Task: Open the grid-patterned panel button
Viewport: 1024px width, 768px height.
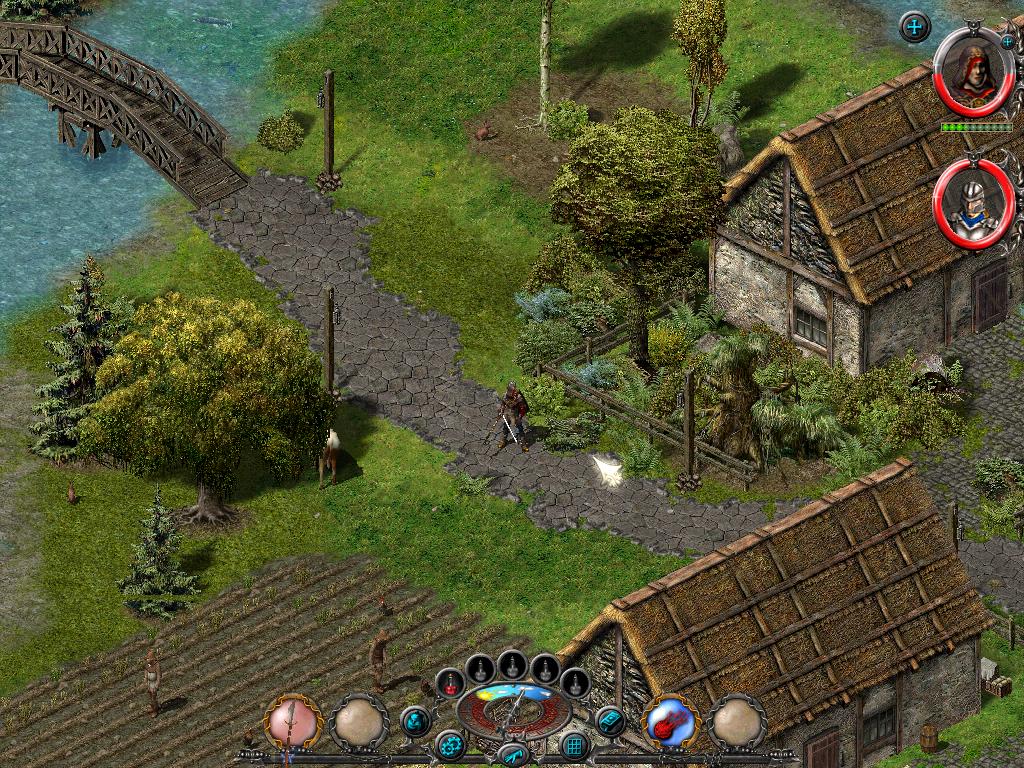Action: 574,745
